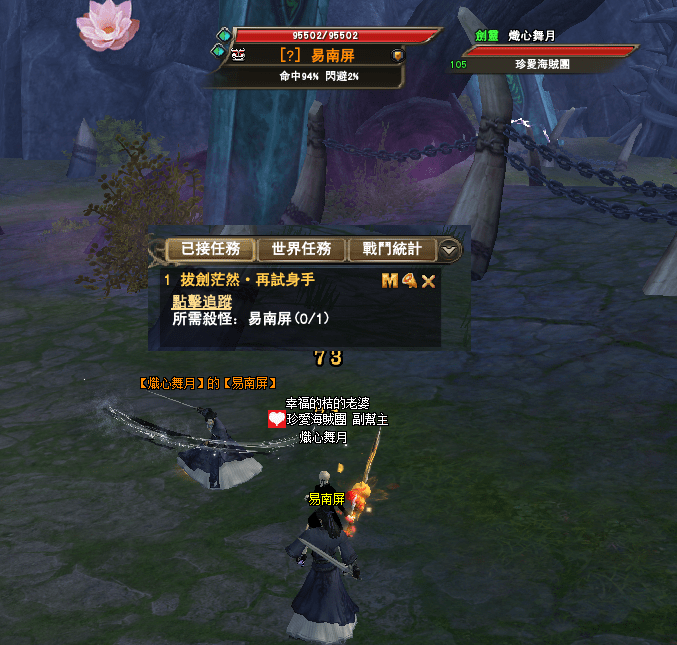Click the 點擊追蹤 tracking link
This screenshot has width=677, height=645.
pyautogui.click(x=202, y=301)
